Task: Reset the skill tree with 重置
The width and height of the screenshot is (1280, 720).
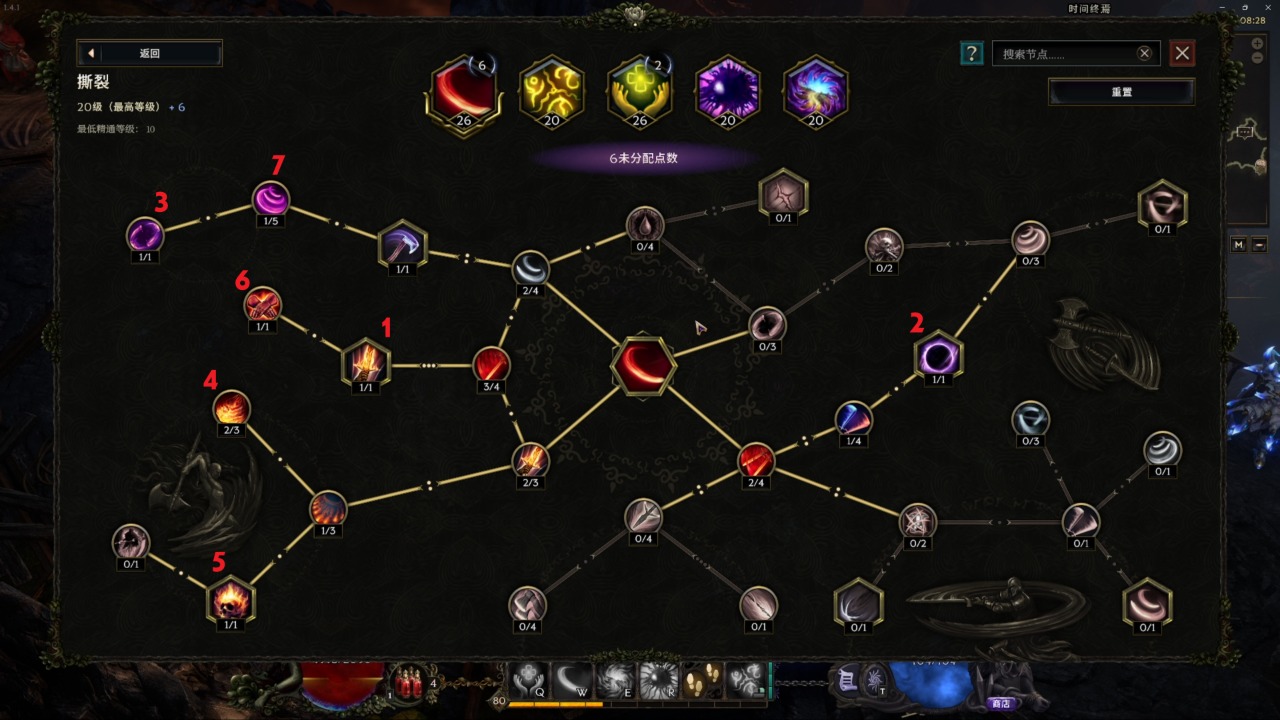Action: (x=1120, y=92)
